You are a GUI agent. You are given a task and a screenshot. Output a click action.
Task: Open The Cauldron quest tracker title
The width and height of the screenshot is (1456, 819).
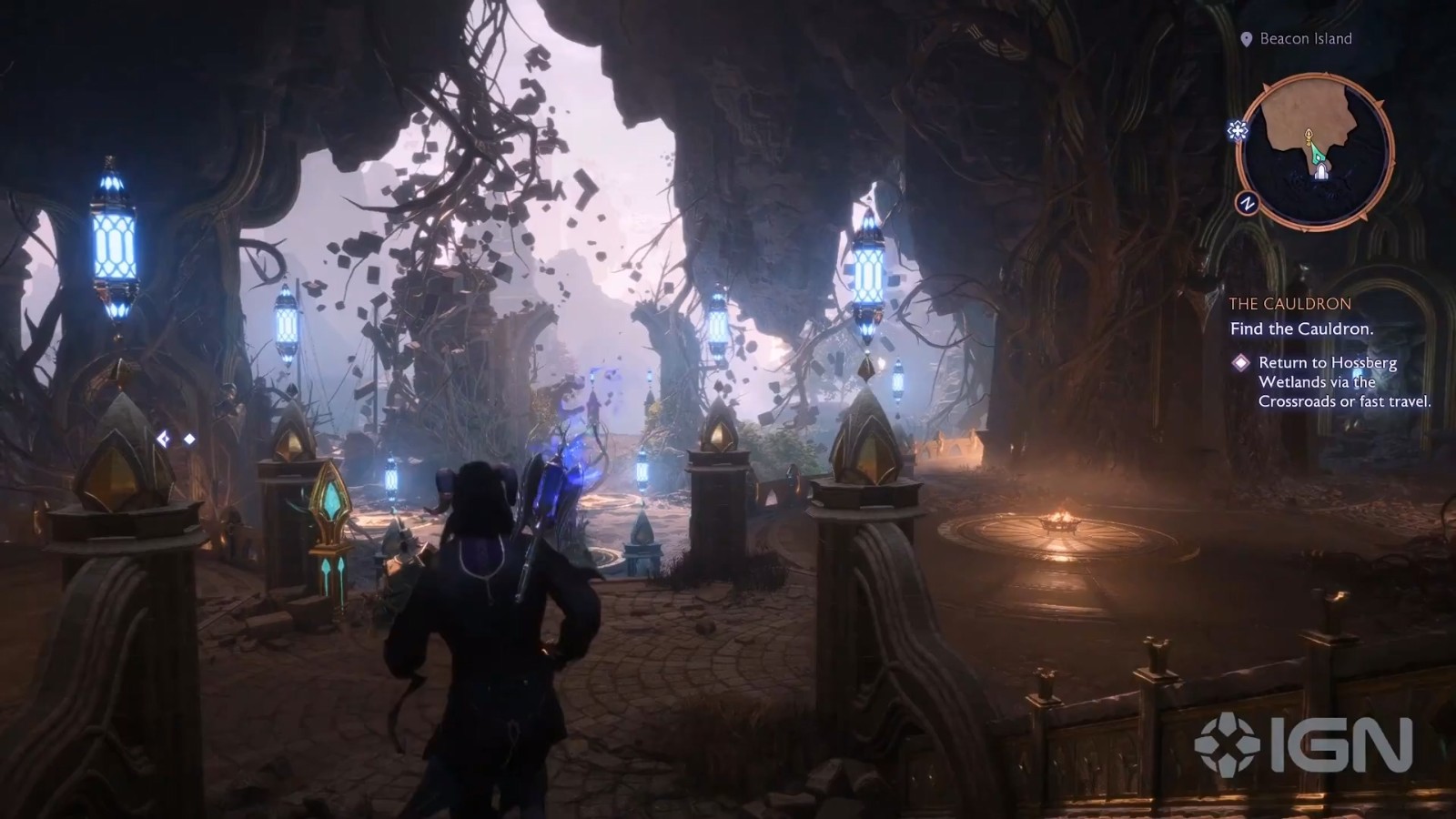point(1289,304)
